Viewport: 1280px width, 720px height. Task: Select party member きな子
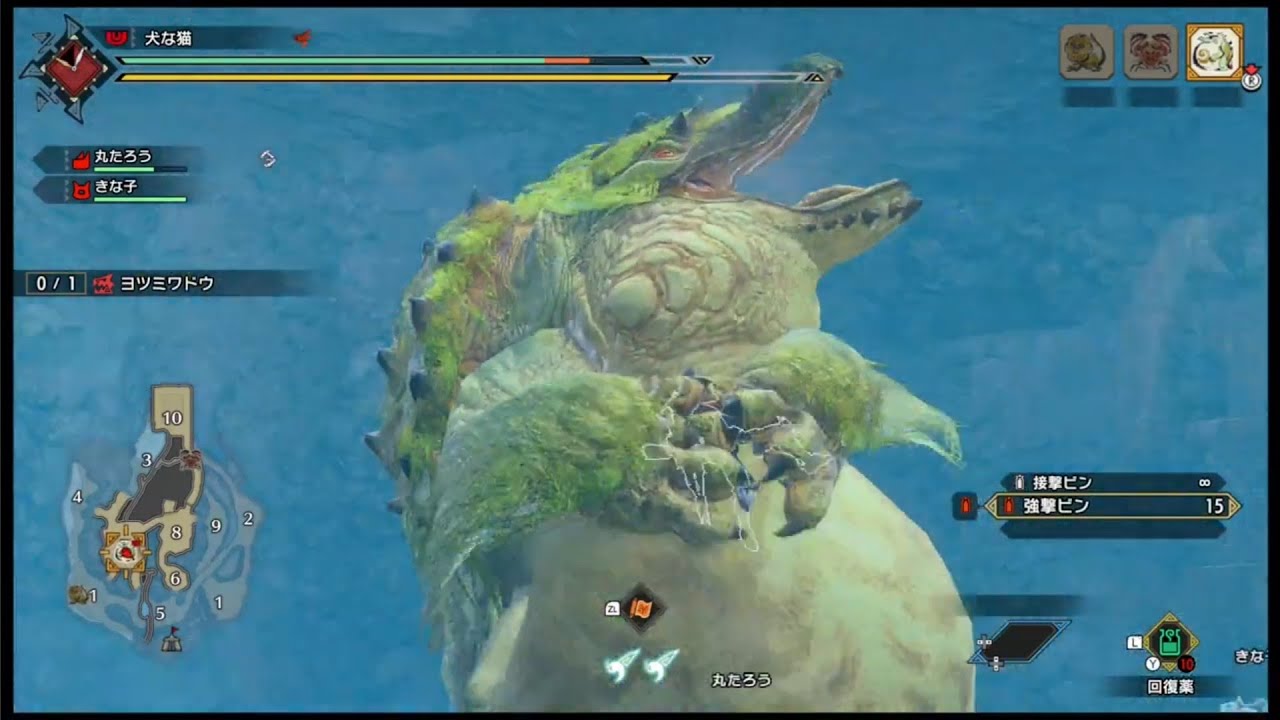click(118, 188)
